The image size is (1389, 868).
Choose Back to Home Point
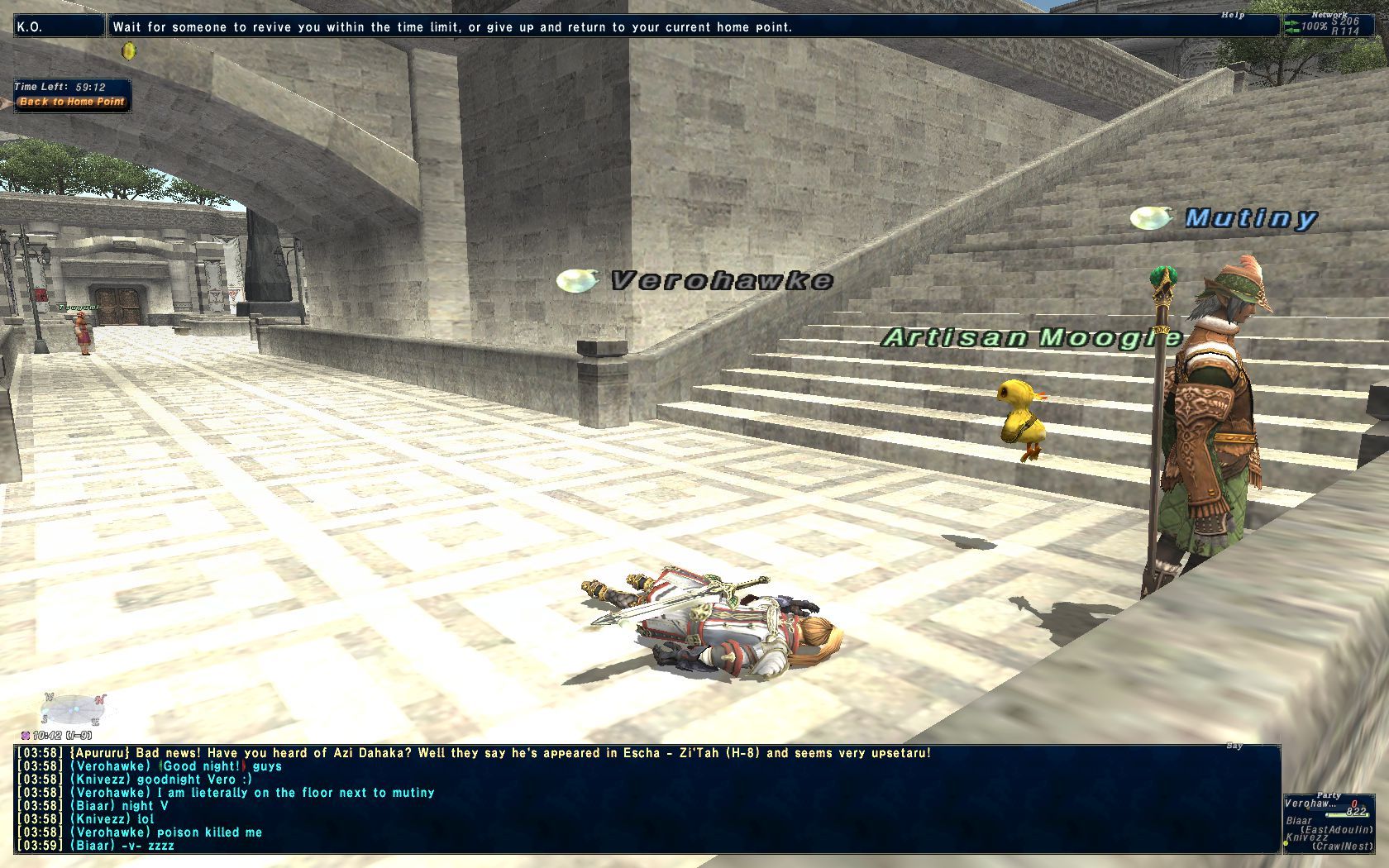pyautogui.click(x=72, y=103)
